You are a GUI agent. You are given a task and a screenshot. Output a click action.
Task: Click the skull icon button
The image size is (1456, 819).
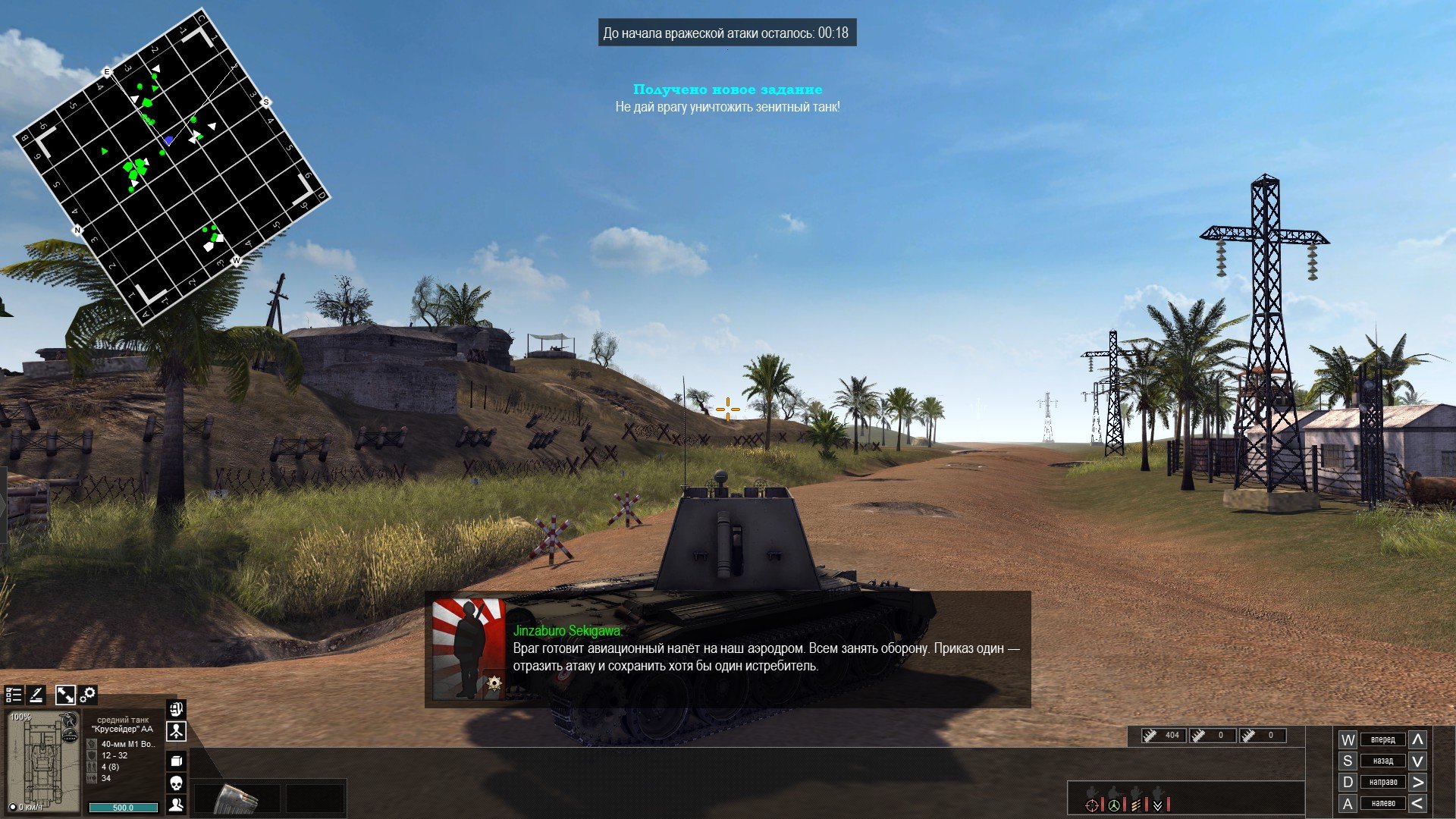(176, 783)
